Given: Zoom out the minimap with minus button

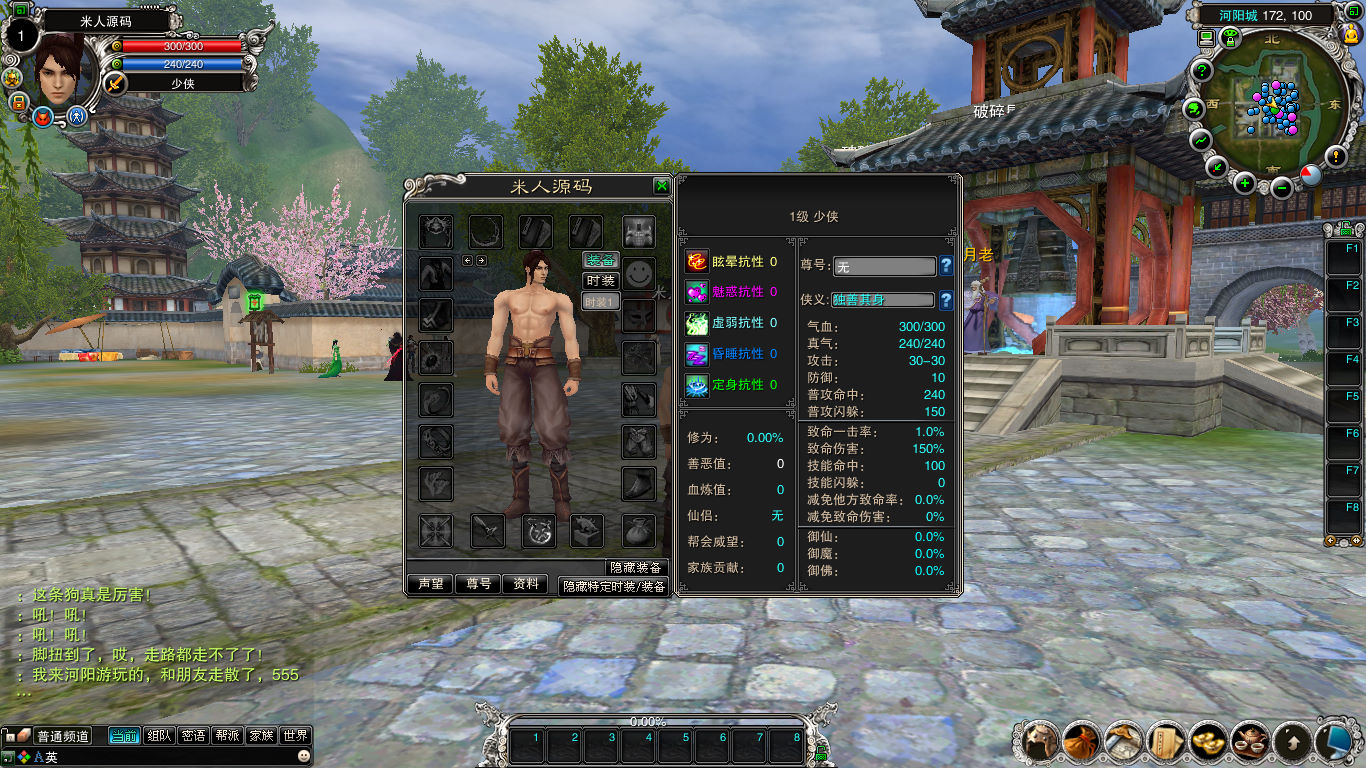Looking at the screenshot, I should pos(1282,186).
